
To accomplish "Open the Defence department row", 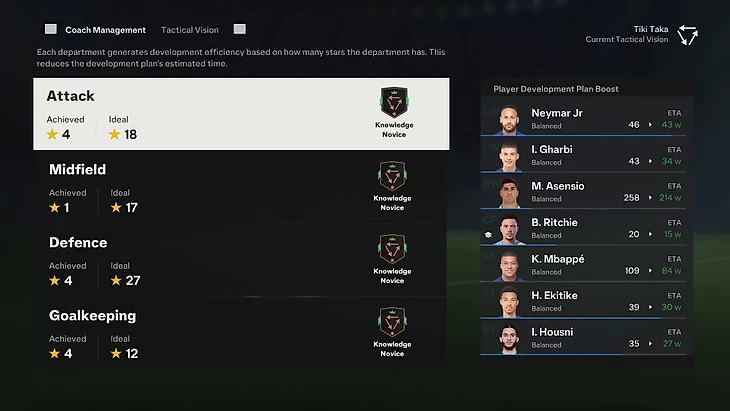I will tap(248, 260).
